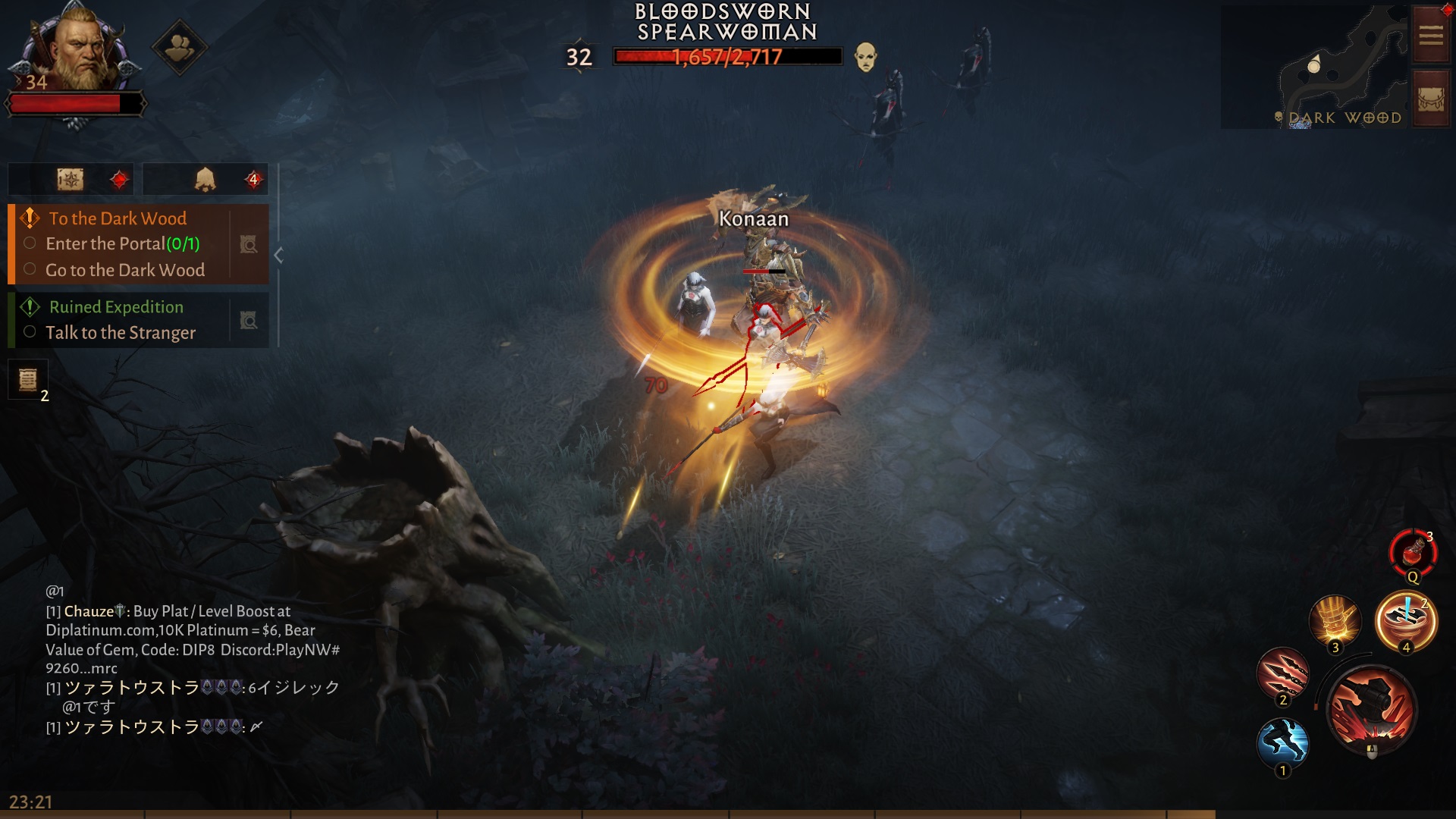Collapse the quest tracker with the chevron

279,256
